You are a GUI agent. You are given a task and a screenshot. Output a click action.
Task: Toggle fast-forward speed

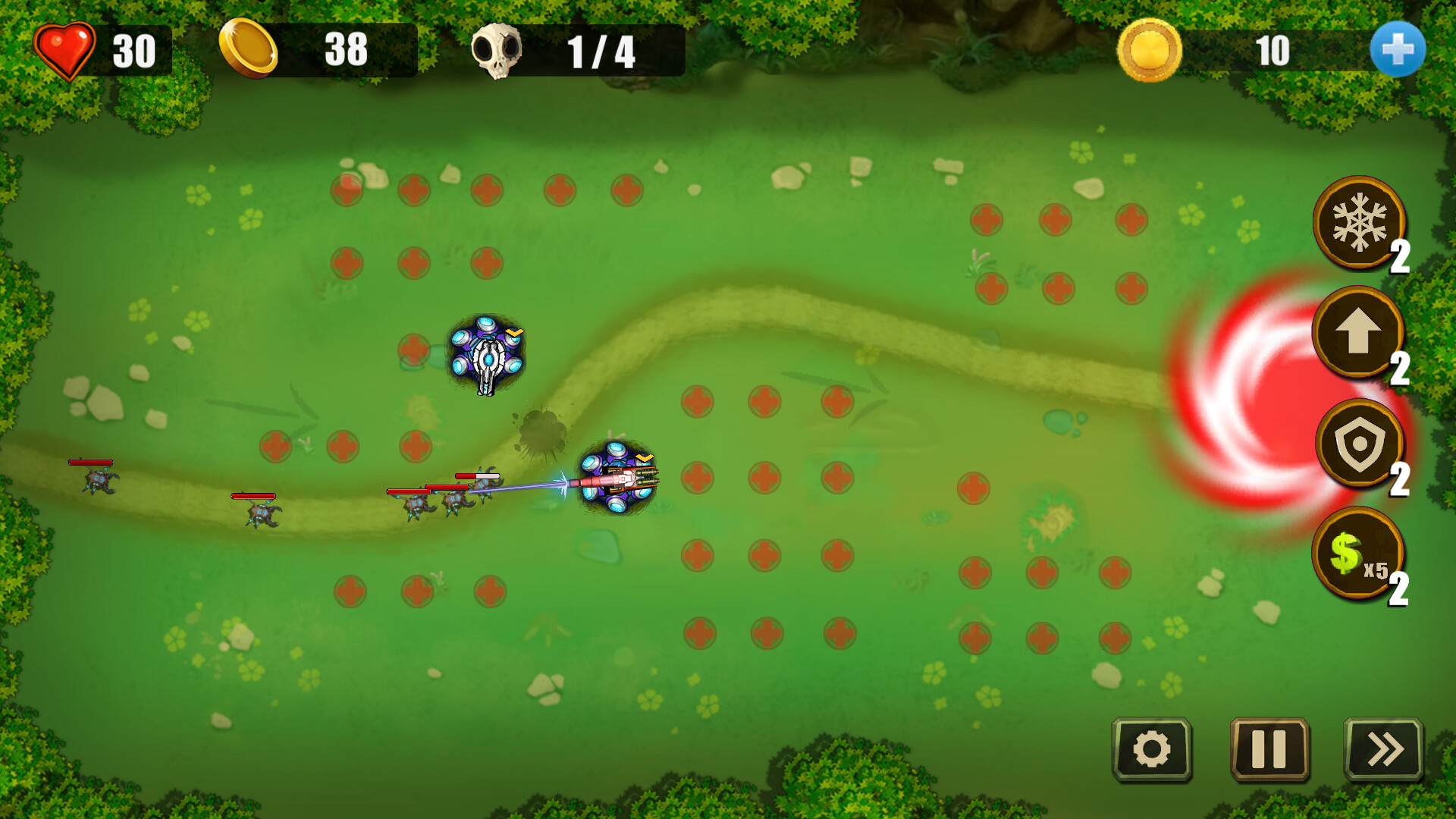click(1384, 749)
